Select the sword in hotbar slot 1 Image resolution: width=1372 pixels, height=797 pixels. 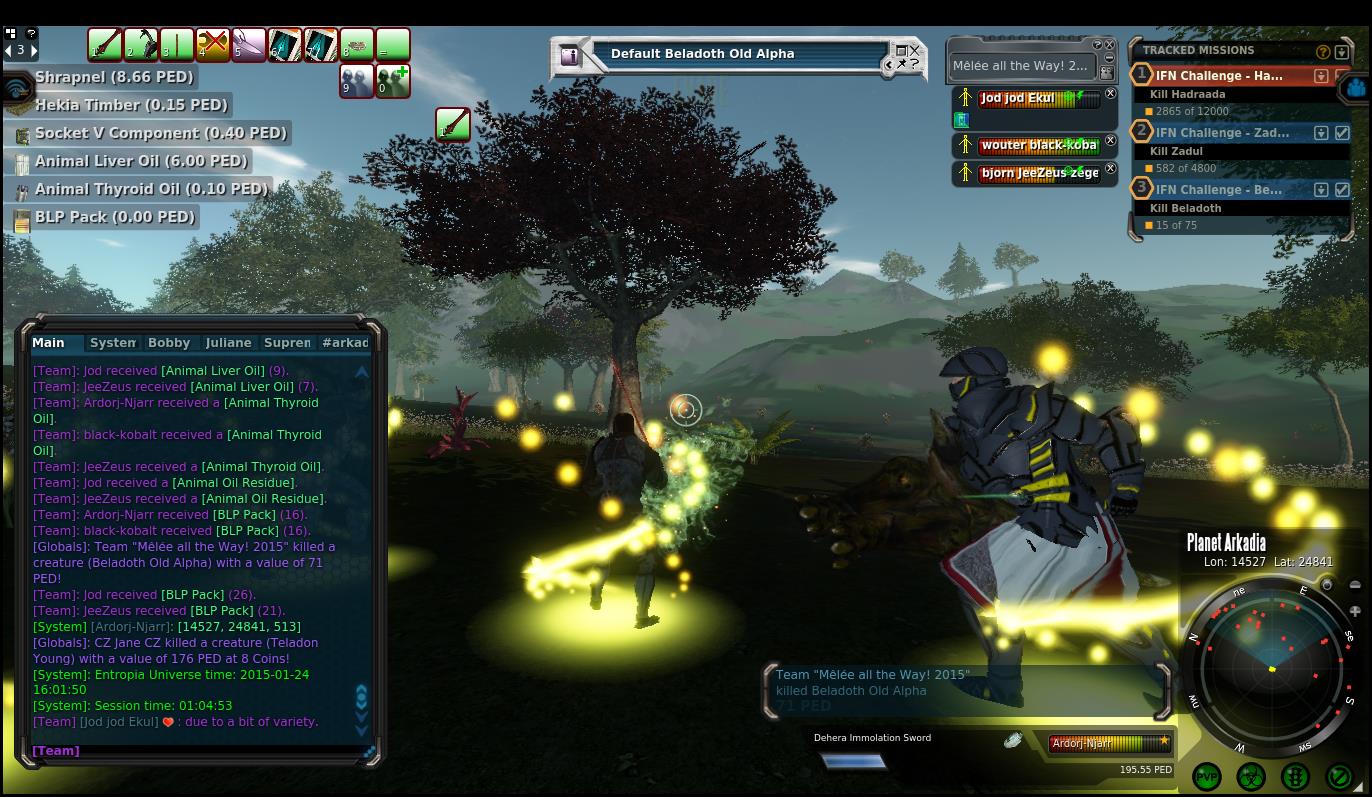coord(105,45)
